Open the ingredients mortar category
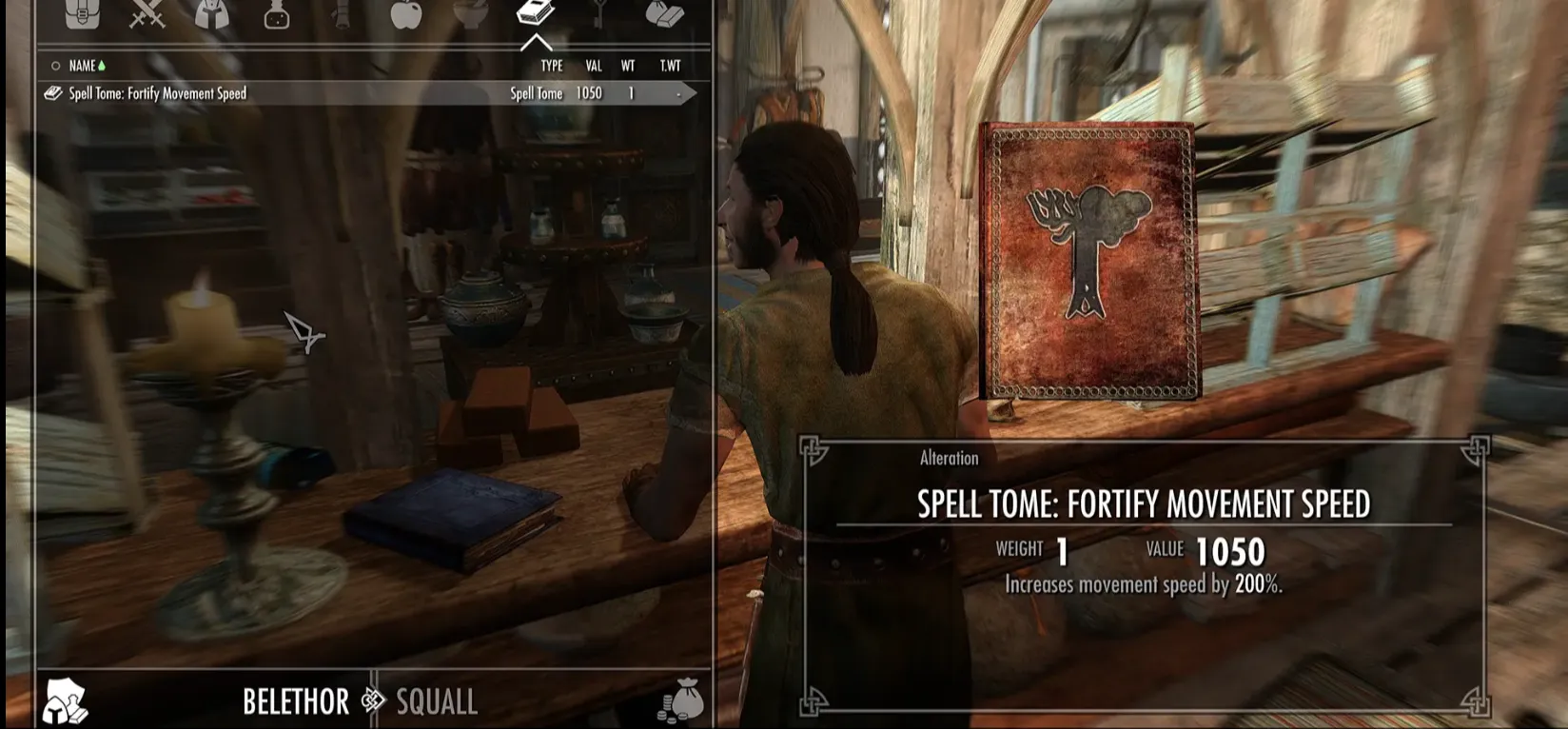 click(x=471, y=13)
